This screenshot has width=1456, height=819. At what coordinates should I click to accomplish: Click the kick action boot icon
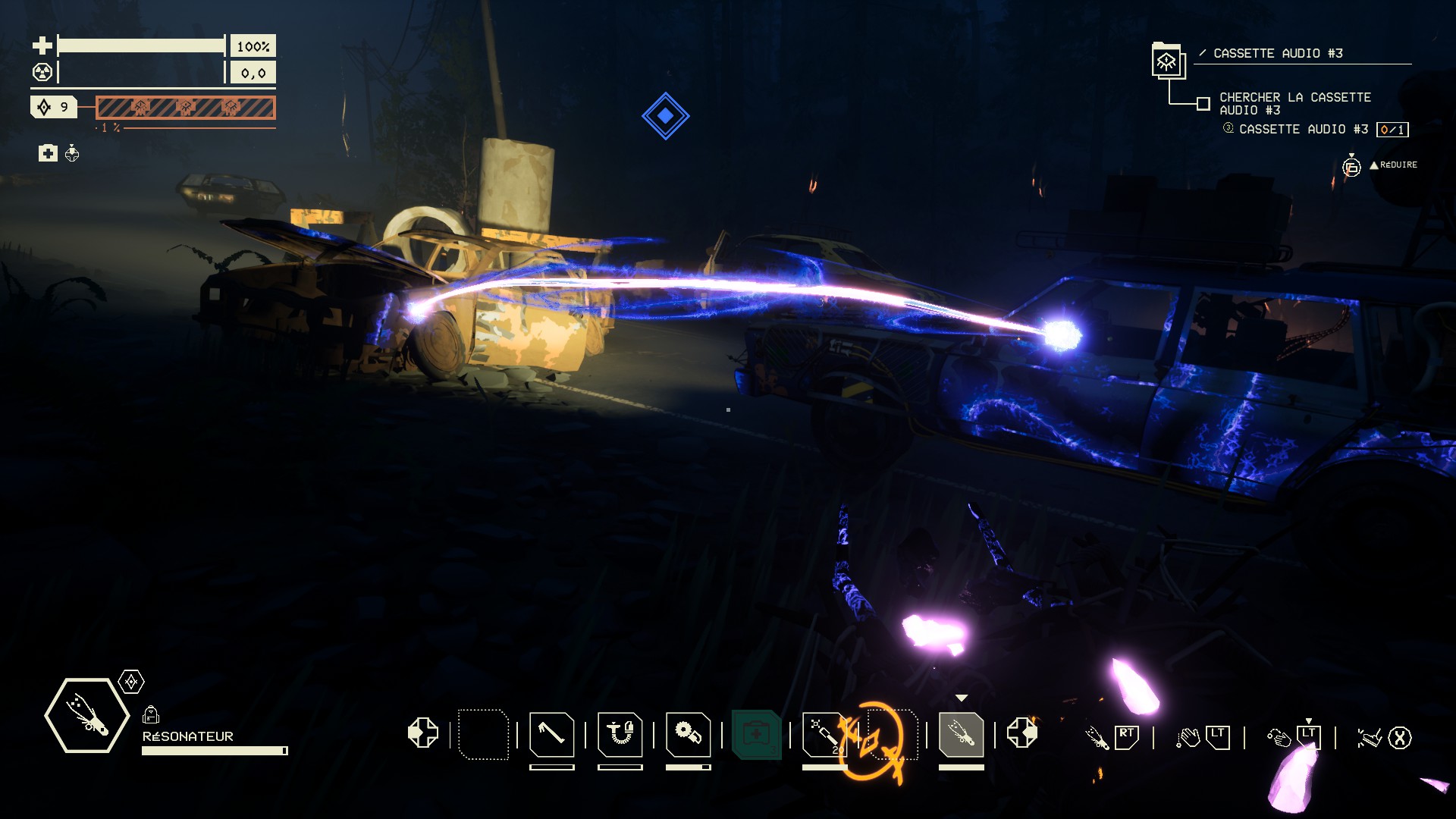[x=1368, y=737]
